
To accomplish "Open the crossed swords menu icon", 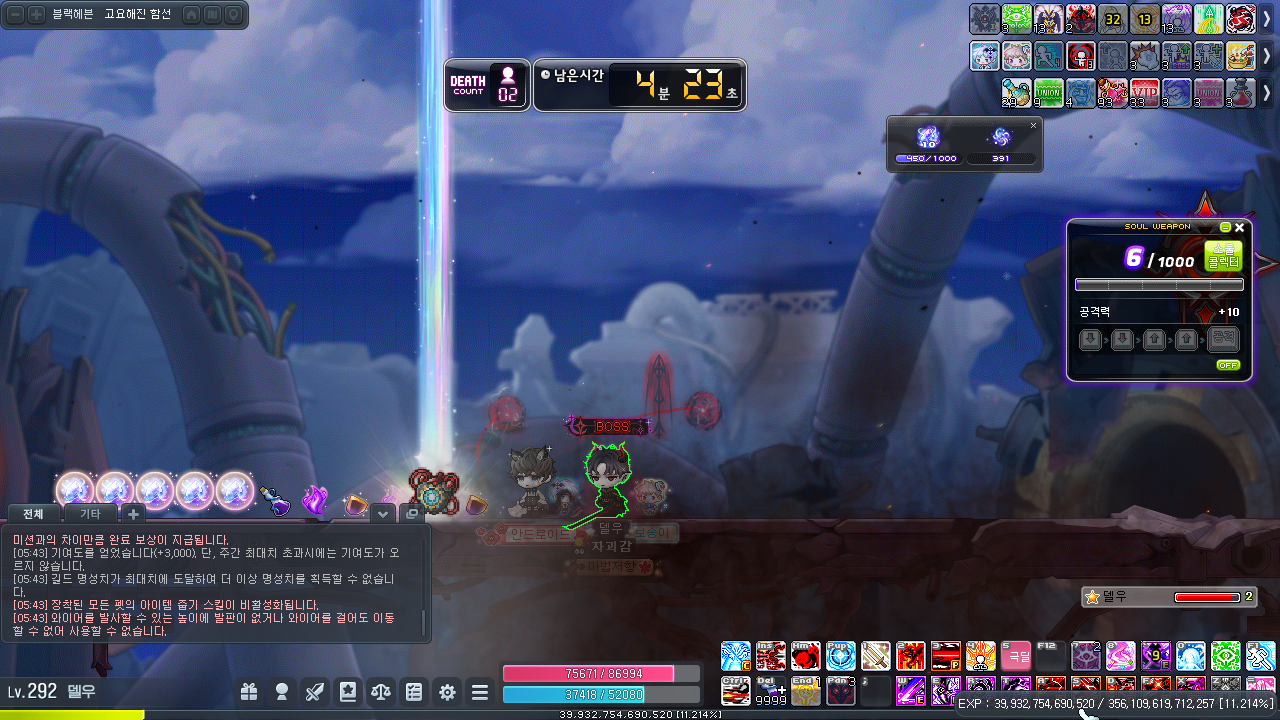I will (315, 691).
